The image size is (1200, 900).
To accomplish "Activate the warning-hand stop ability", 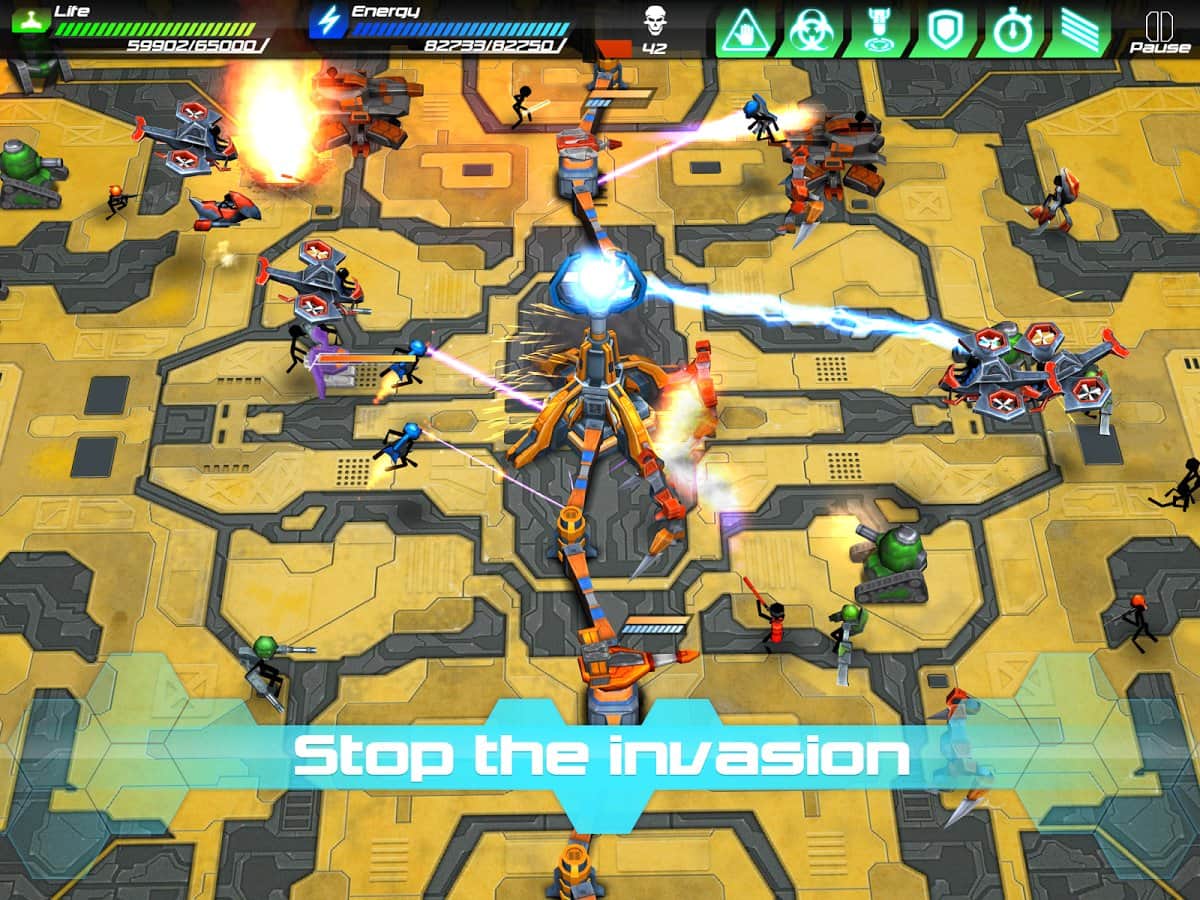I will [744, 30].
